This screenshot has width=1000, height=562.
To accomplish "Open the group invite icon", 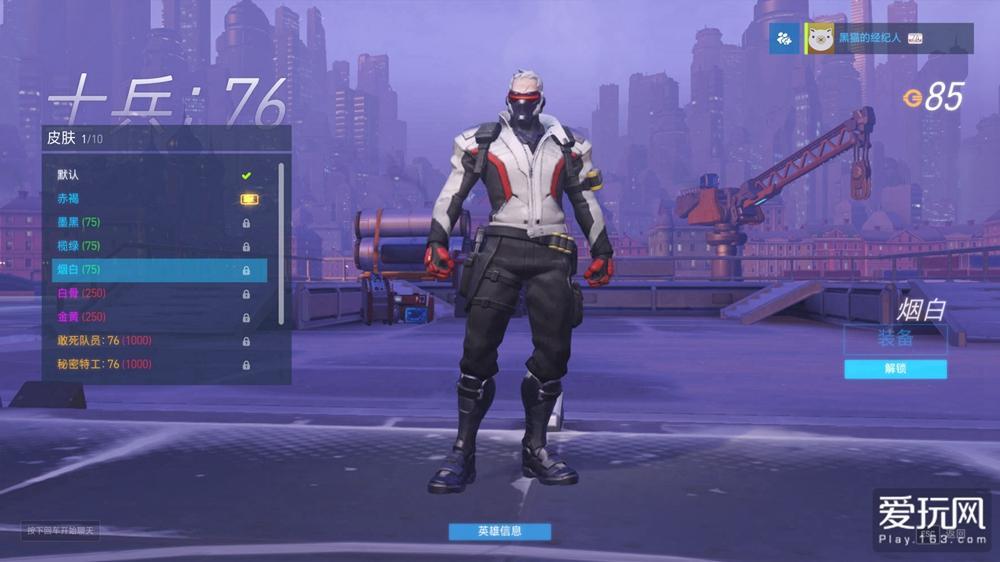I will (x=784, y=38).
